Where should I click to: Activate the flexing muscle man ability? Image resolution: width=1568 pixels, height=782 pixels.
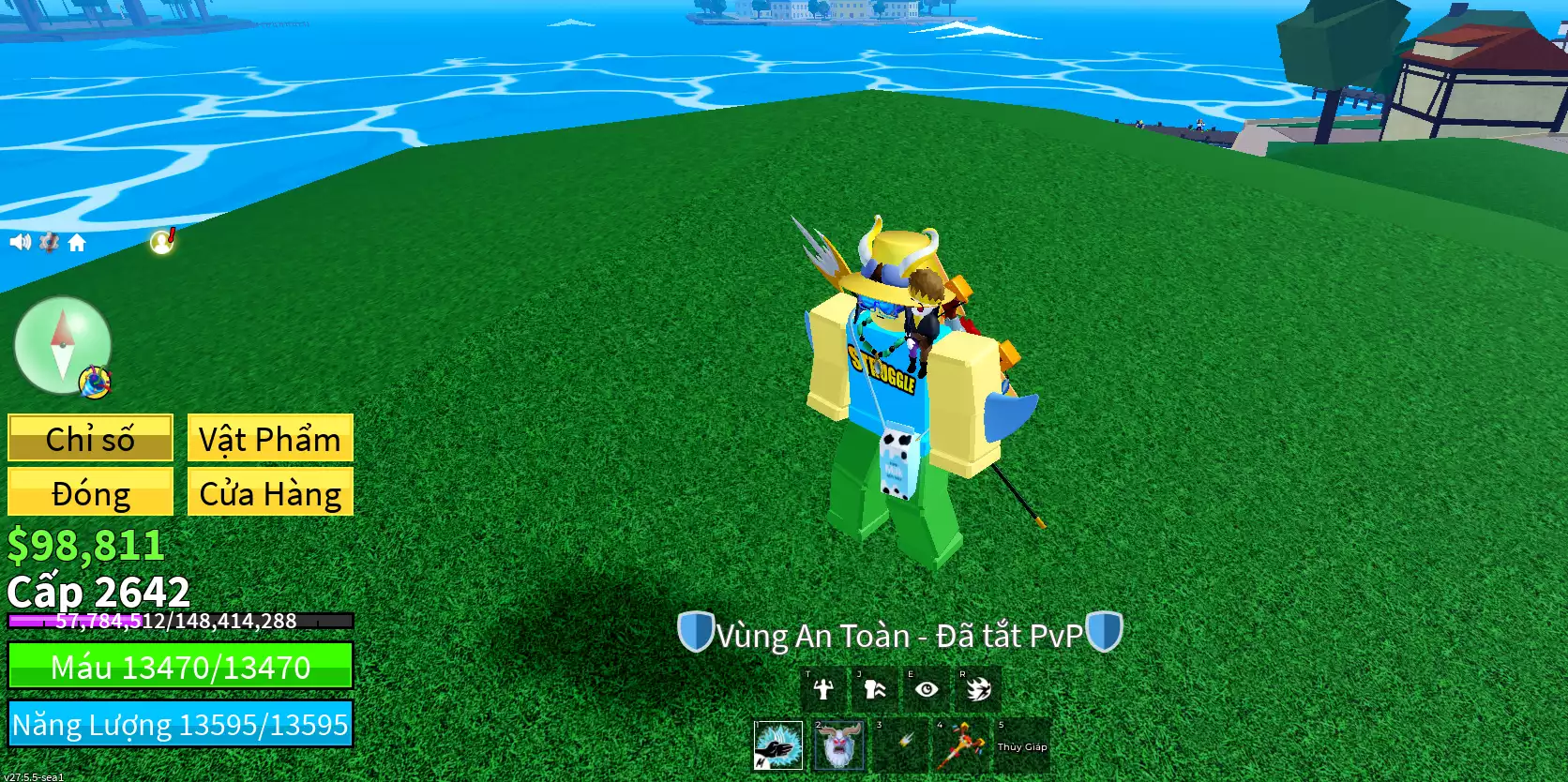823,690
